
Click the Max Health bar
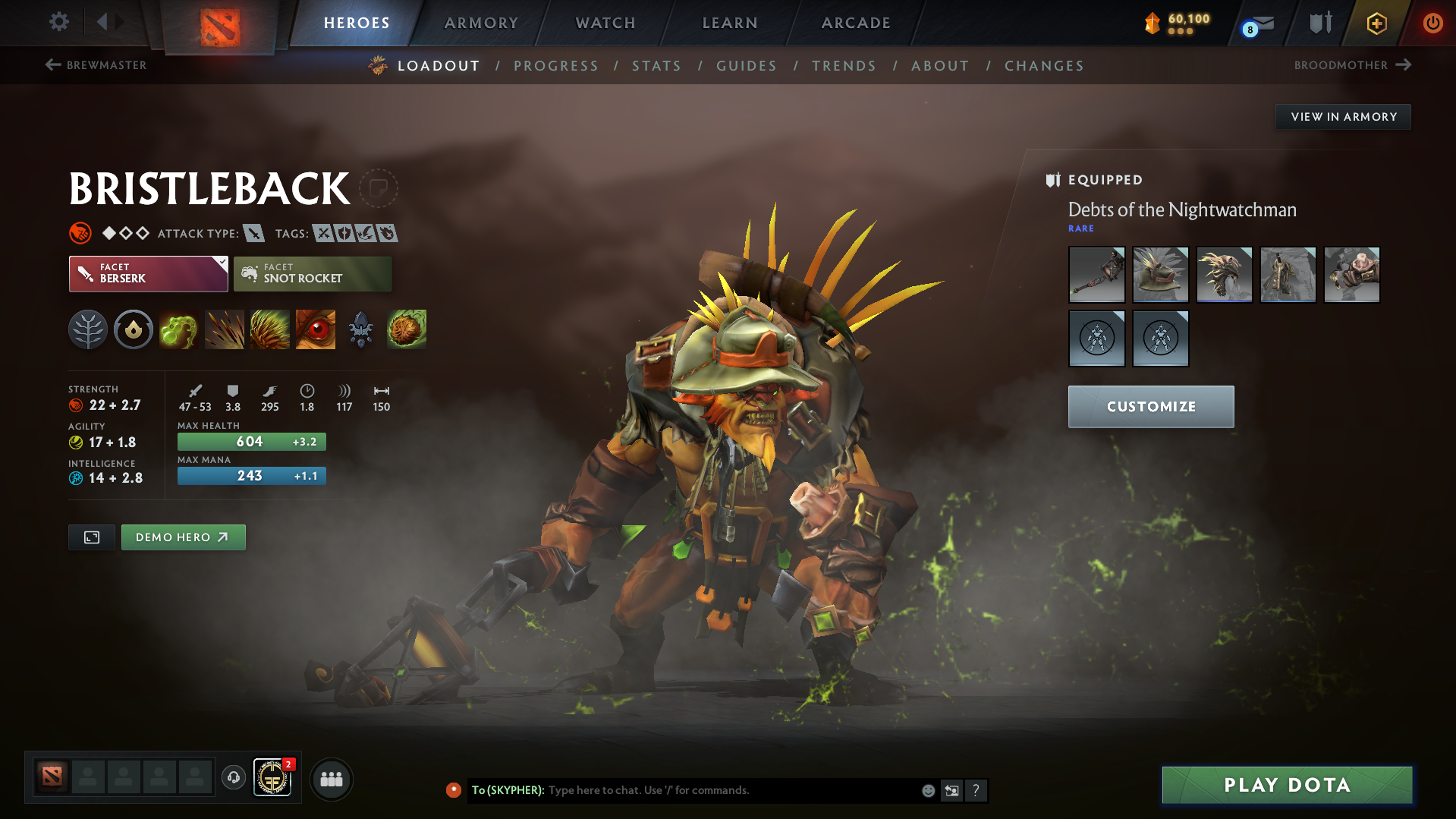[x=251, y=441]
